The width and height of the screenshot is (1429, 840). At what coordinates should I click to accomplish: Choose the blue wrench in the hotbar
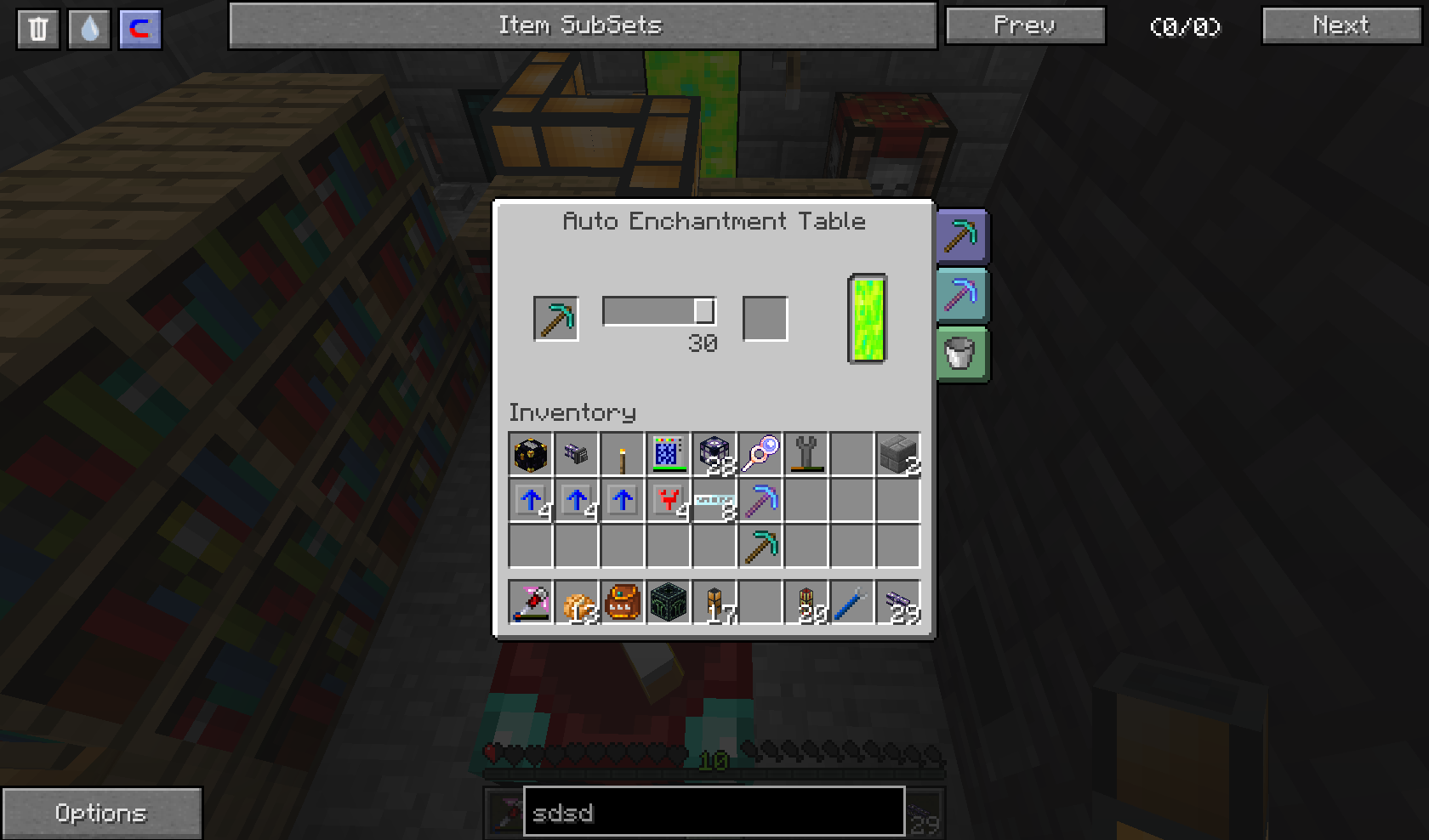[x=852, y=603]
